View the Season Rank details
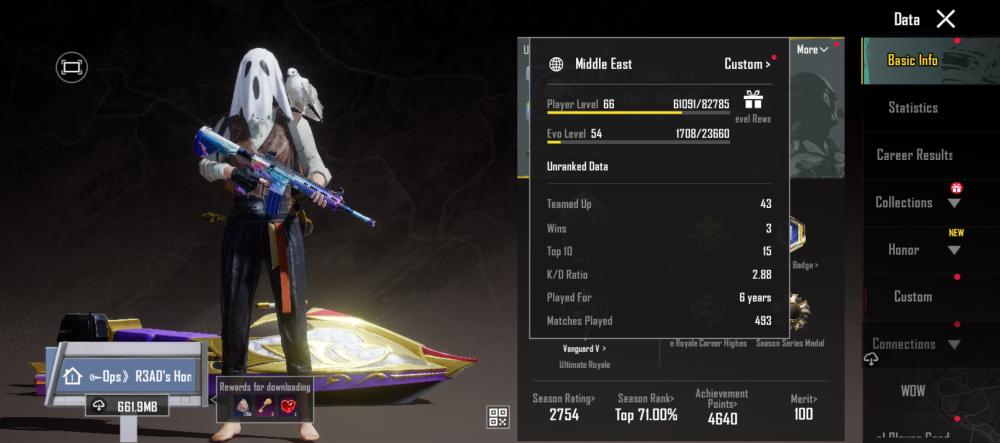The width and height of the screenshot is (1000, 443). click(x=646, y=406)
